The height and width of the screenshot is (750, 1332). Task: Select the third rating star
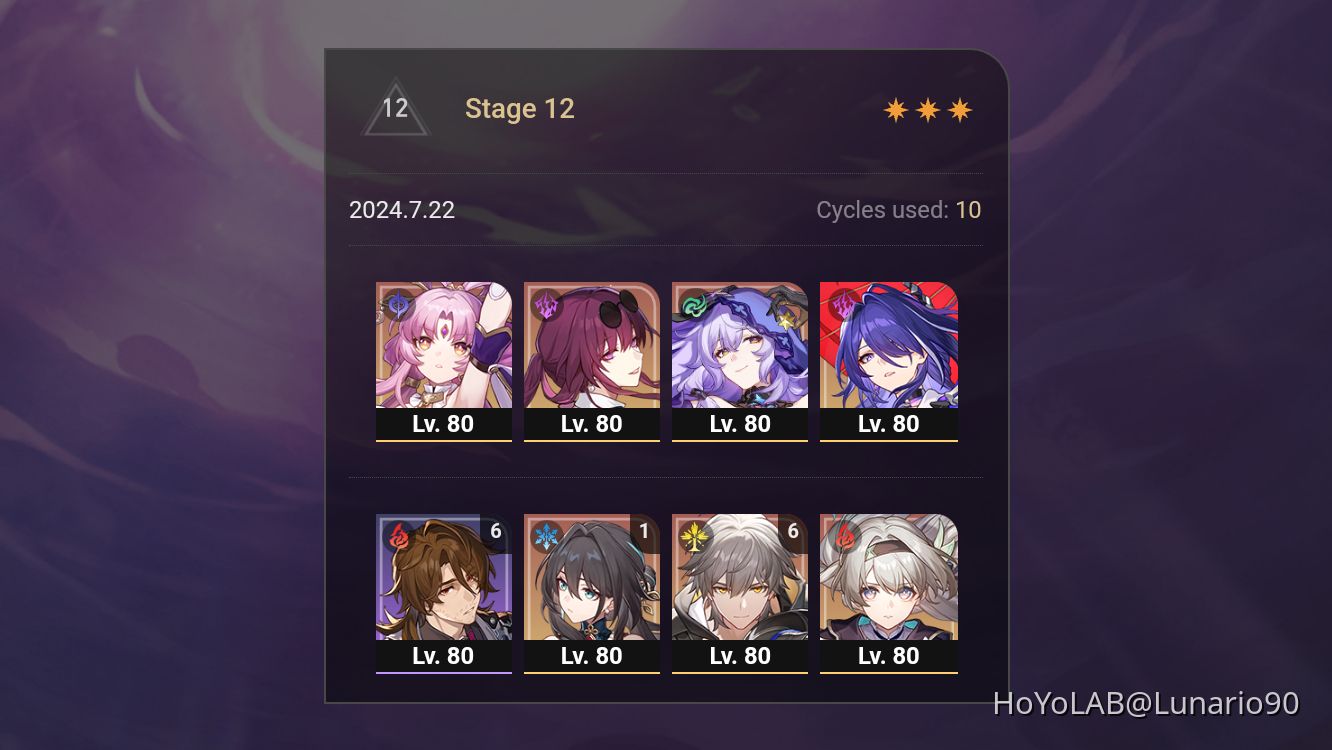[959, 108]
